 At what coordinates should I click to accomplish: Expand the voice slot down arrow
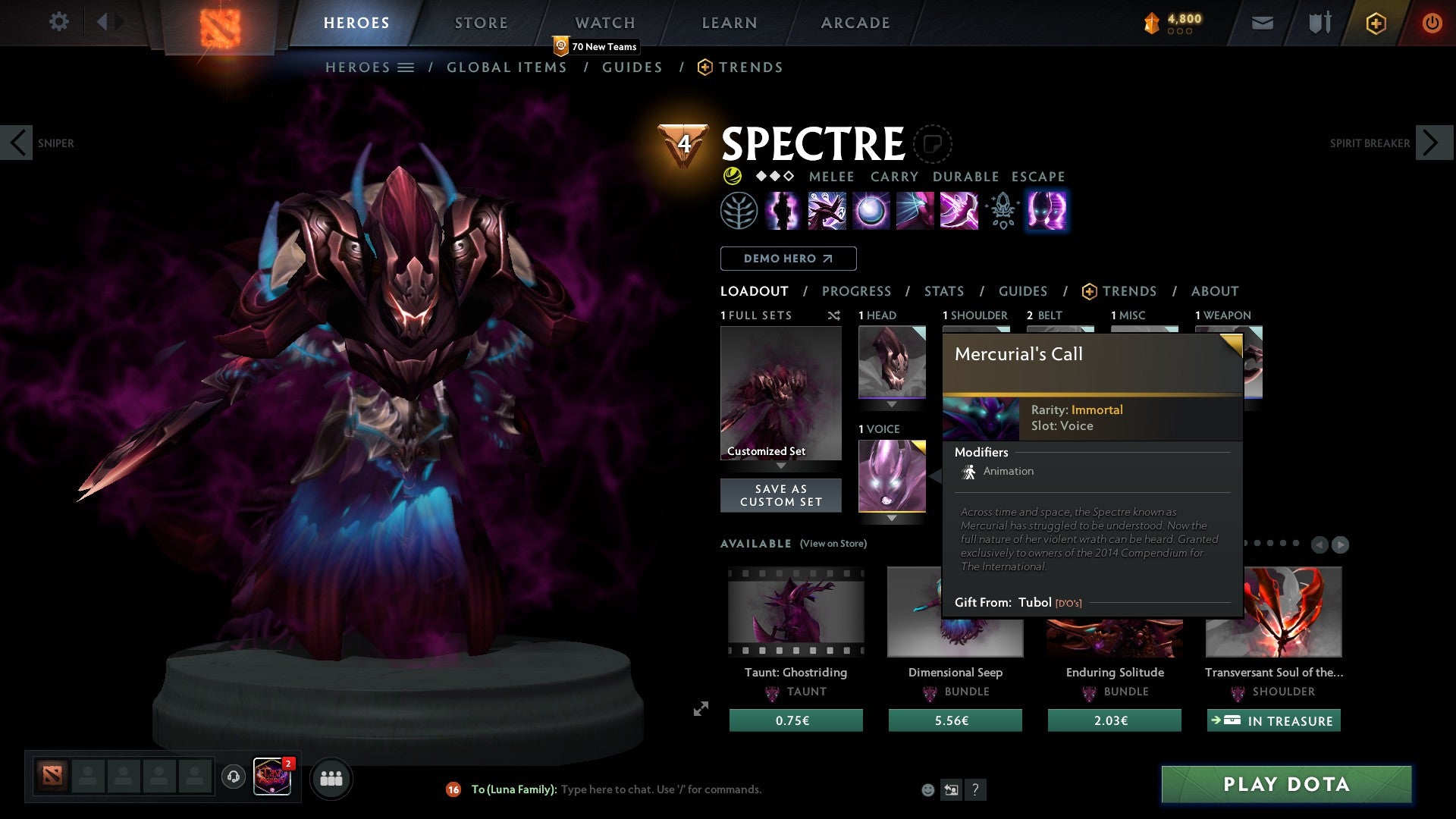click(892, 519)
